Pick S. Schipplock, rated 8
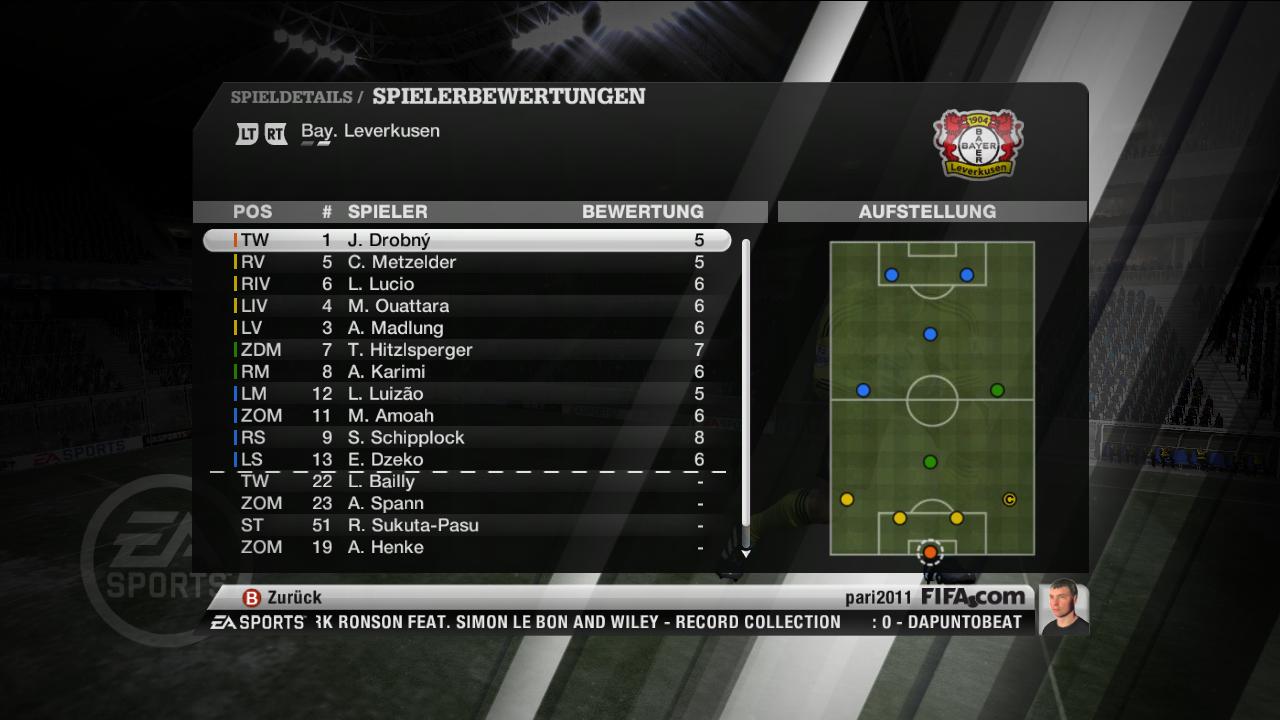This screenshot has width=1280, height=720. [466, 439]
